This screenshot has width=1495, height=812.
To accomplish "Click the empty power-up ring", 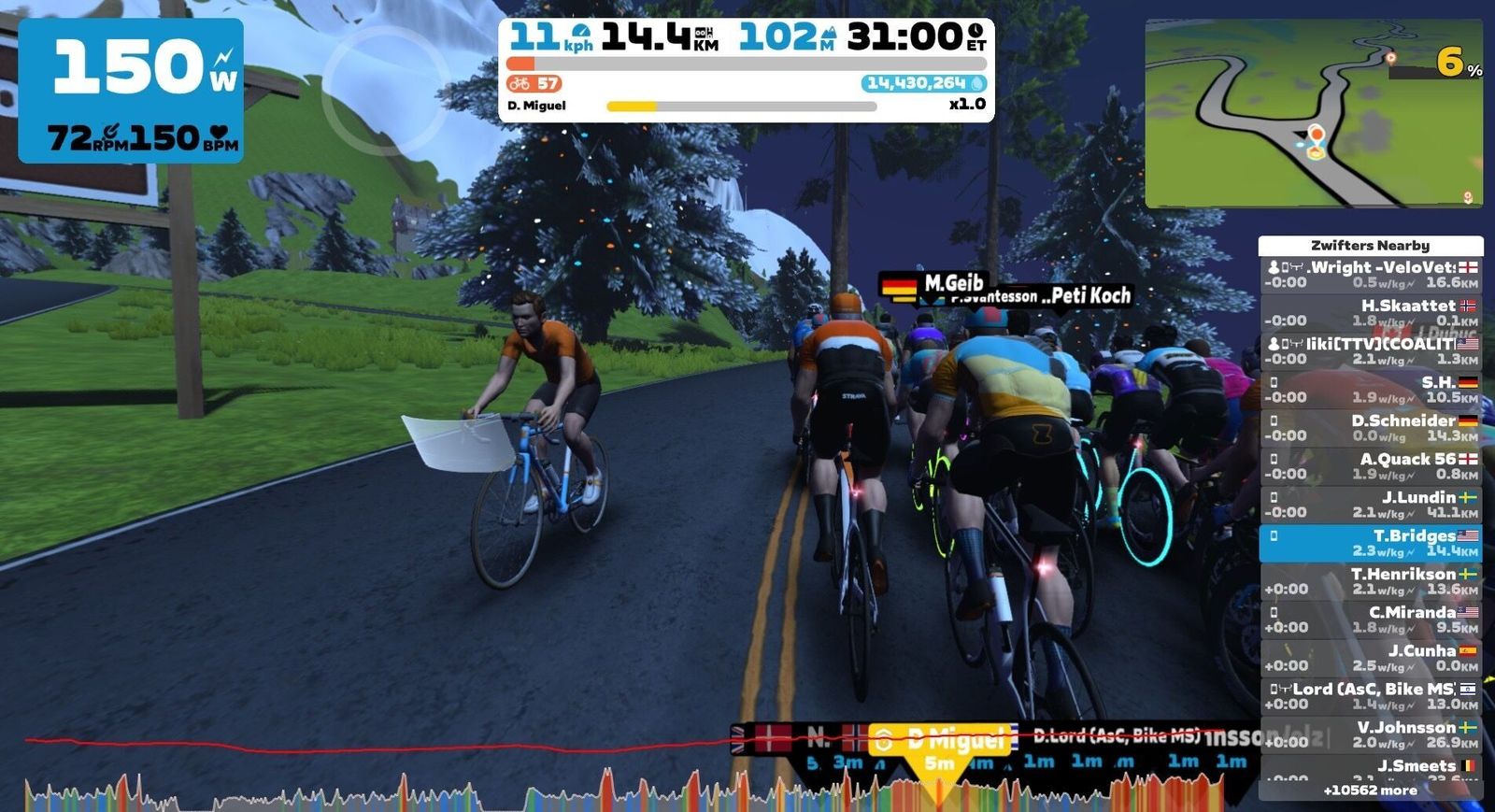I will [386, 91].
